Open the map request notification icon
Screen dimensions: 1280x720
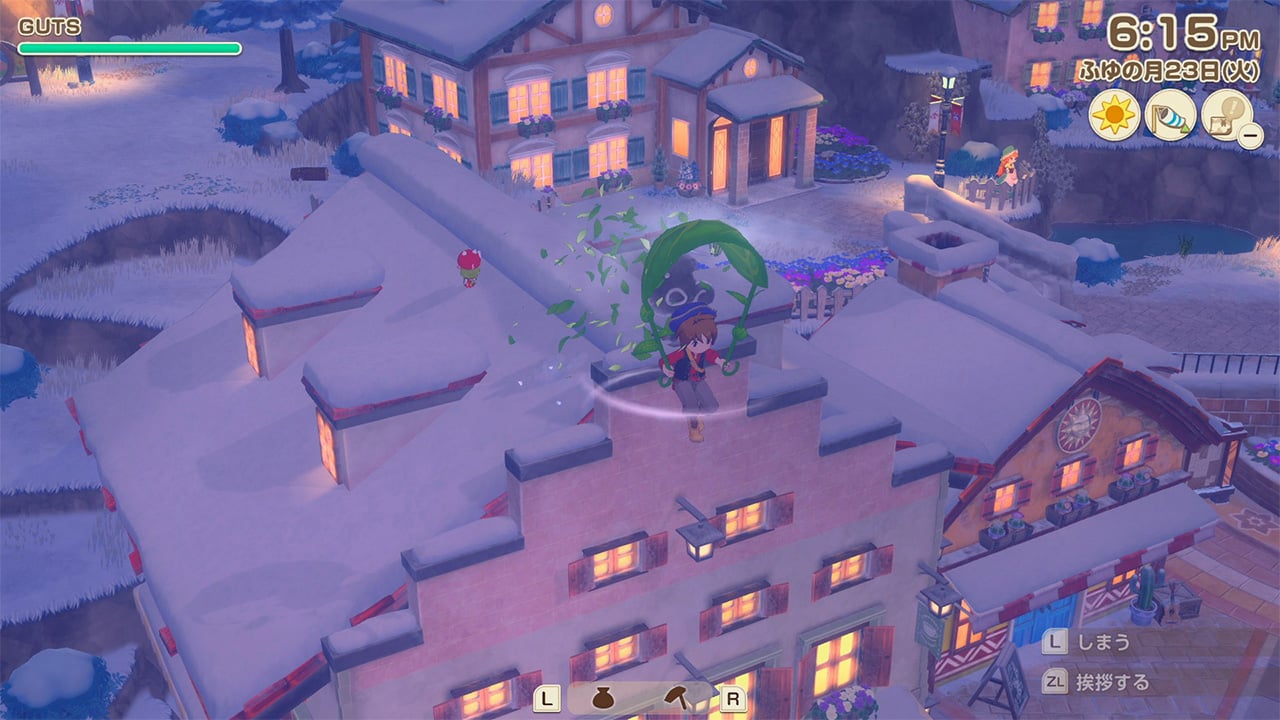[1226, 114]
